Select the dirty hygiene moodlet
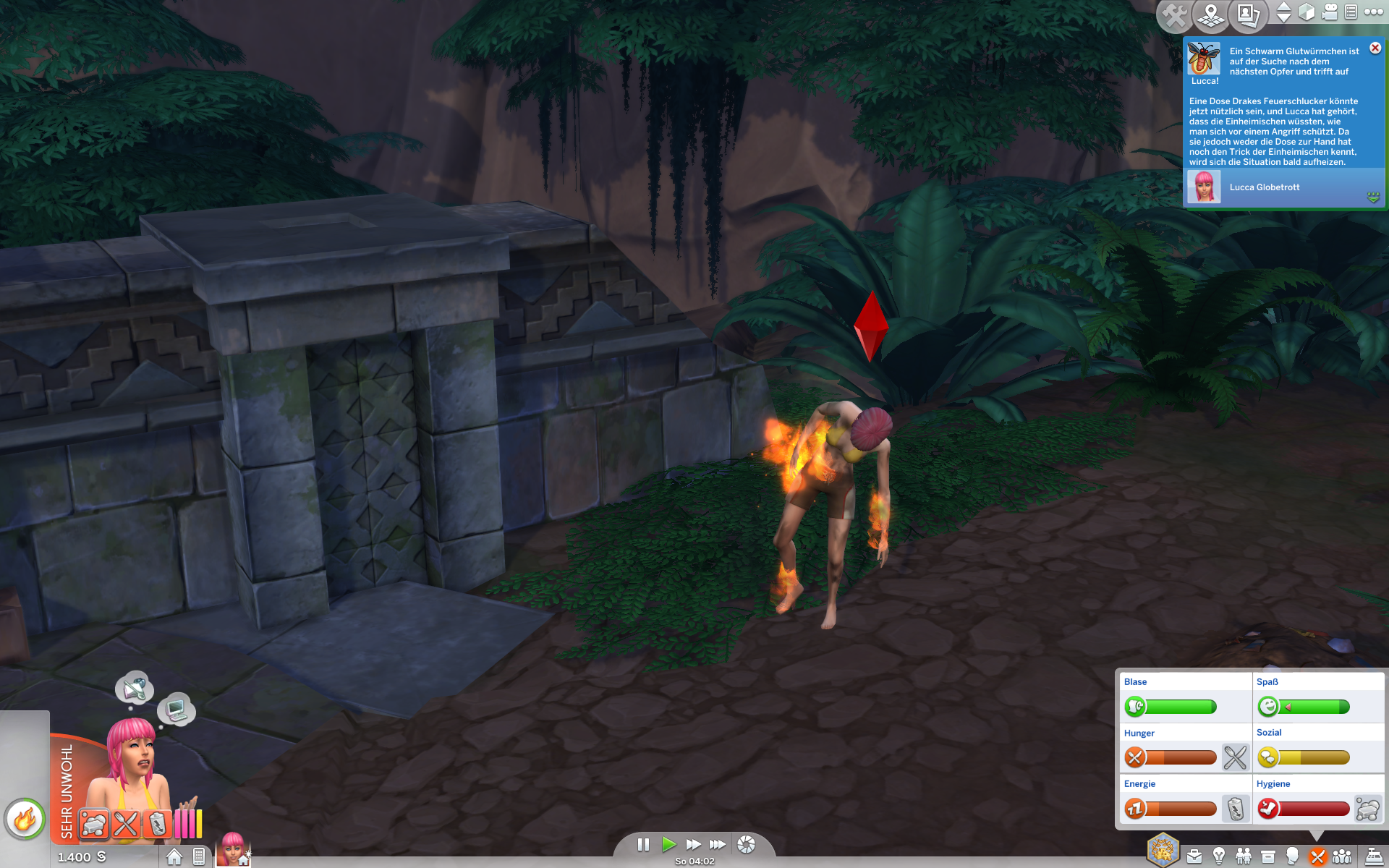 coord(94,824)
